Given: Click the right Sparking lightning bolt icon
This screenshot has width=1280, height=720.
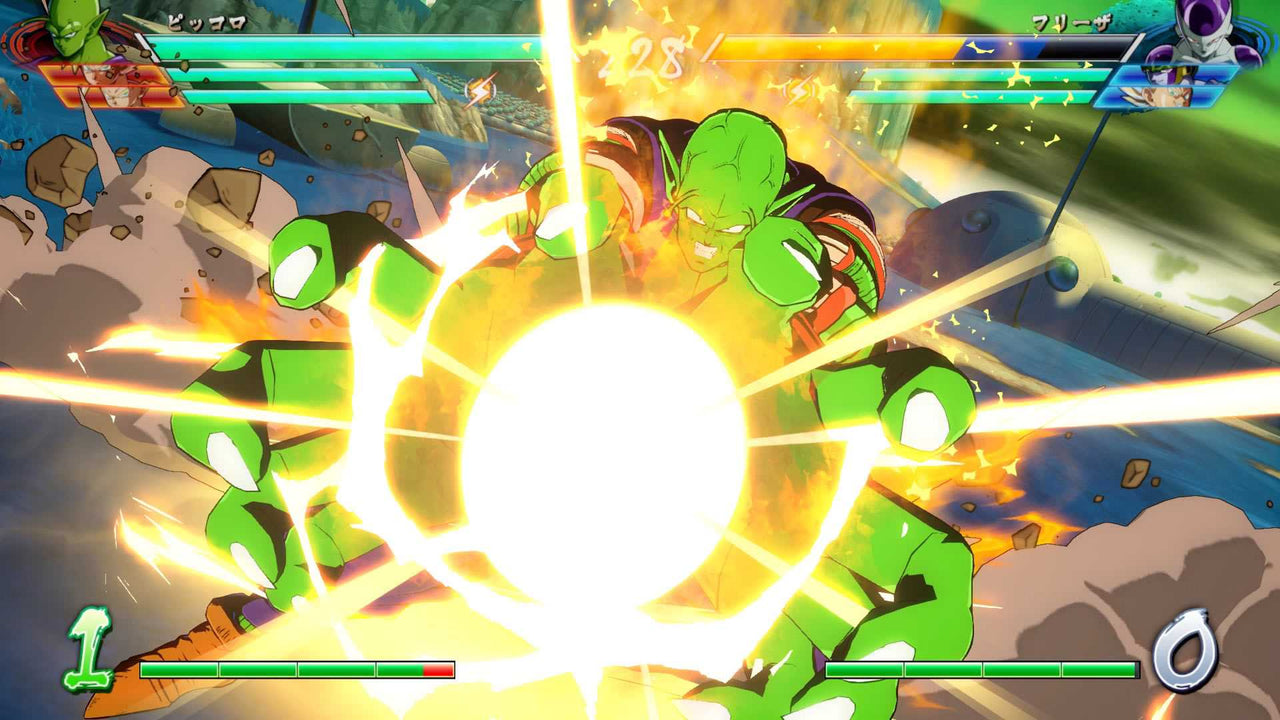Looking at the screenshot, I should 799,90.
